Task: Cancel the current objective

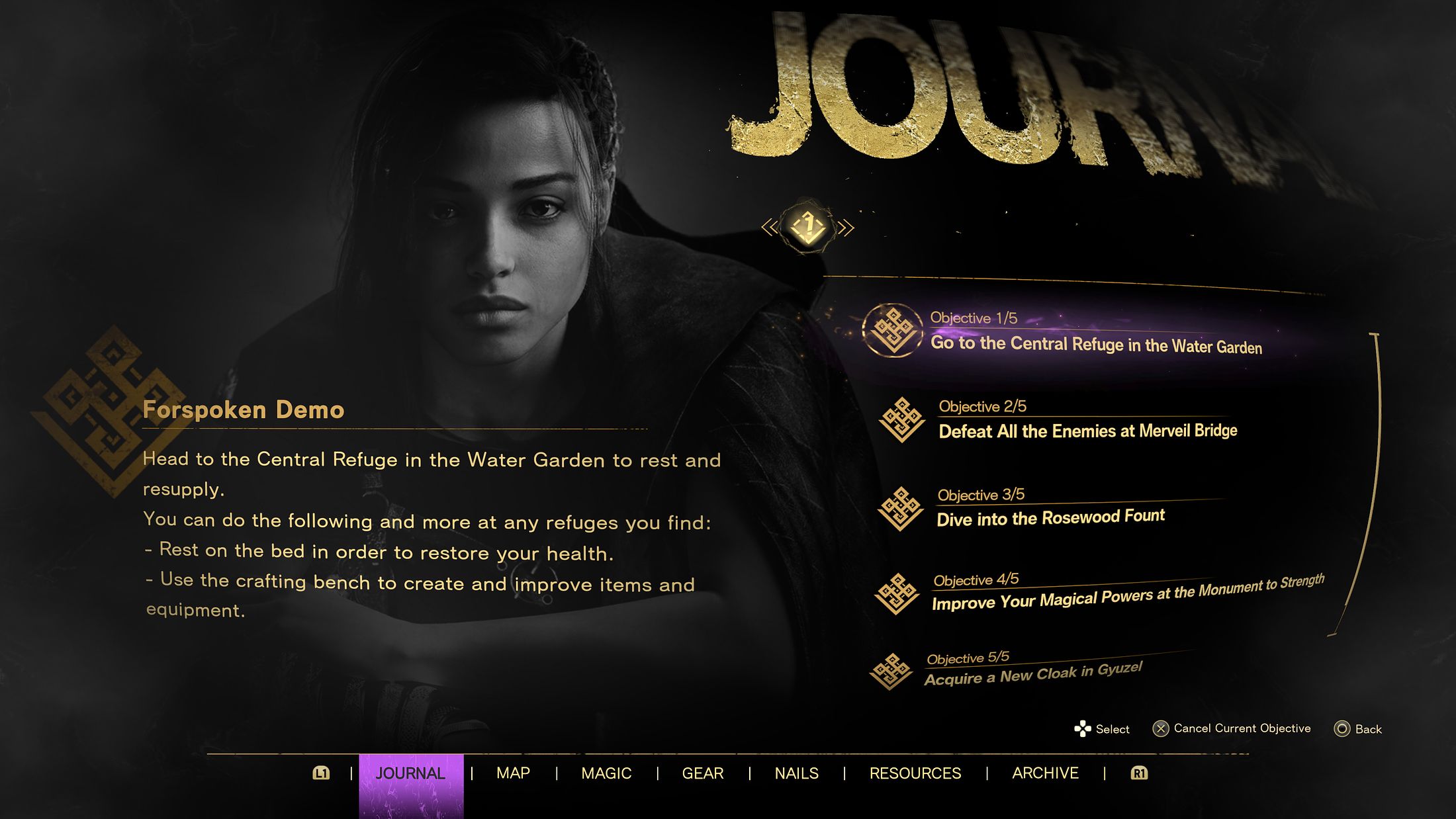Action: (1232, 728)
